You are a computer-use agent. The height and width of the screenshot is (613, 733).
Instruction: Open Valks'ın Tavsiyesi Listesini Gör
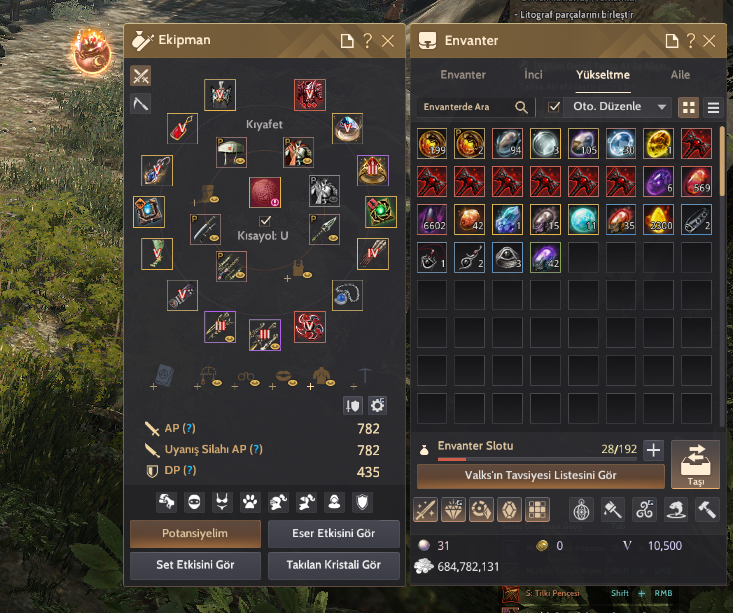pos(540,475)
